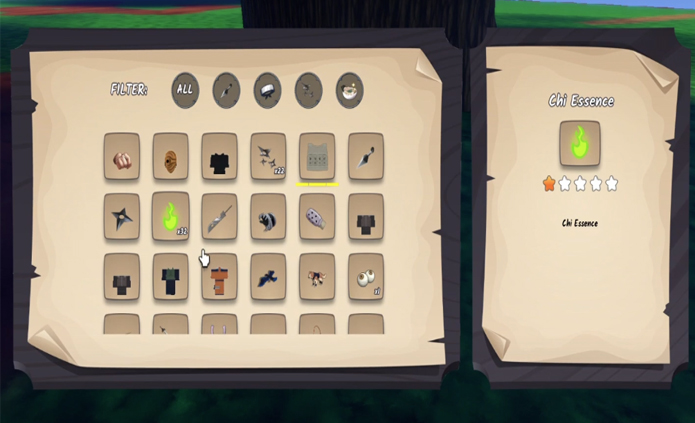
Task: Filter inventory by kunai weapons
Action: tap(226, 90)
